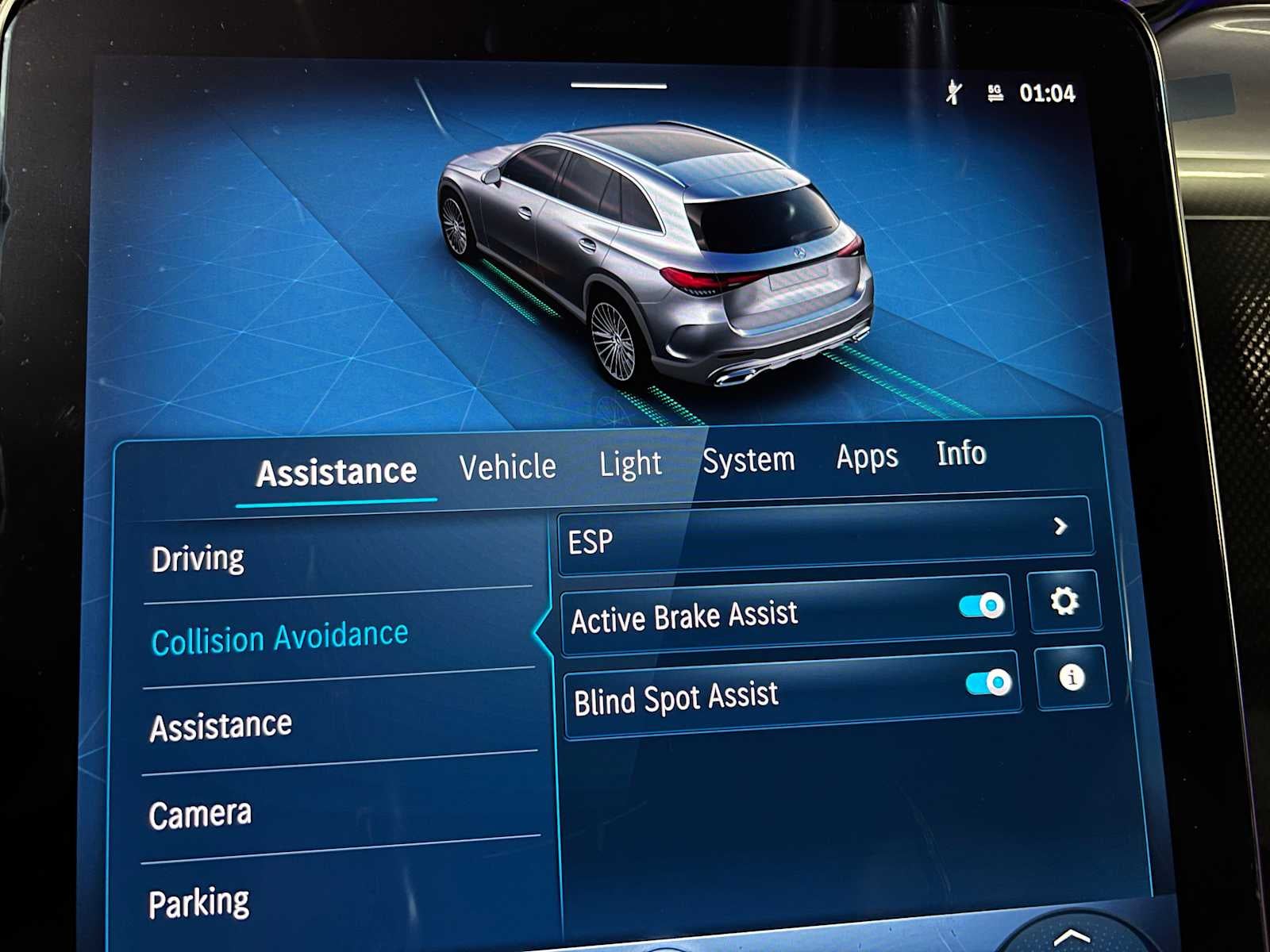The width and height of the screenshot is (1270, 952).
Task: Tap the 01:04 clock display
Action: coord(1046,92)
